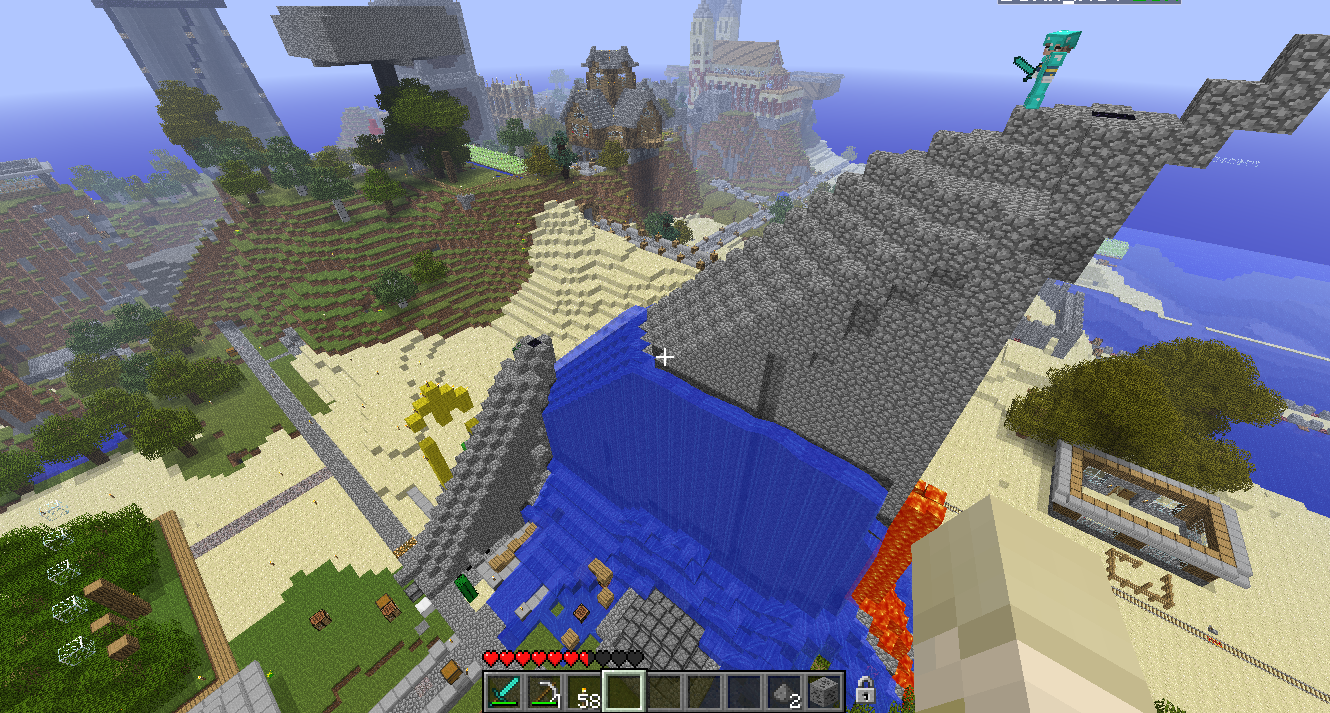Select the gray item stack of 2
The image size is (1330, 713).
[786, 692]
